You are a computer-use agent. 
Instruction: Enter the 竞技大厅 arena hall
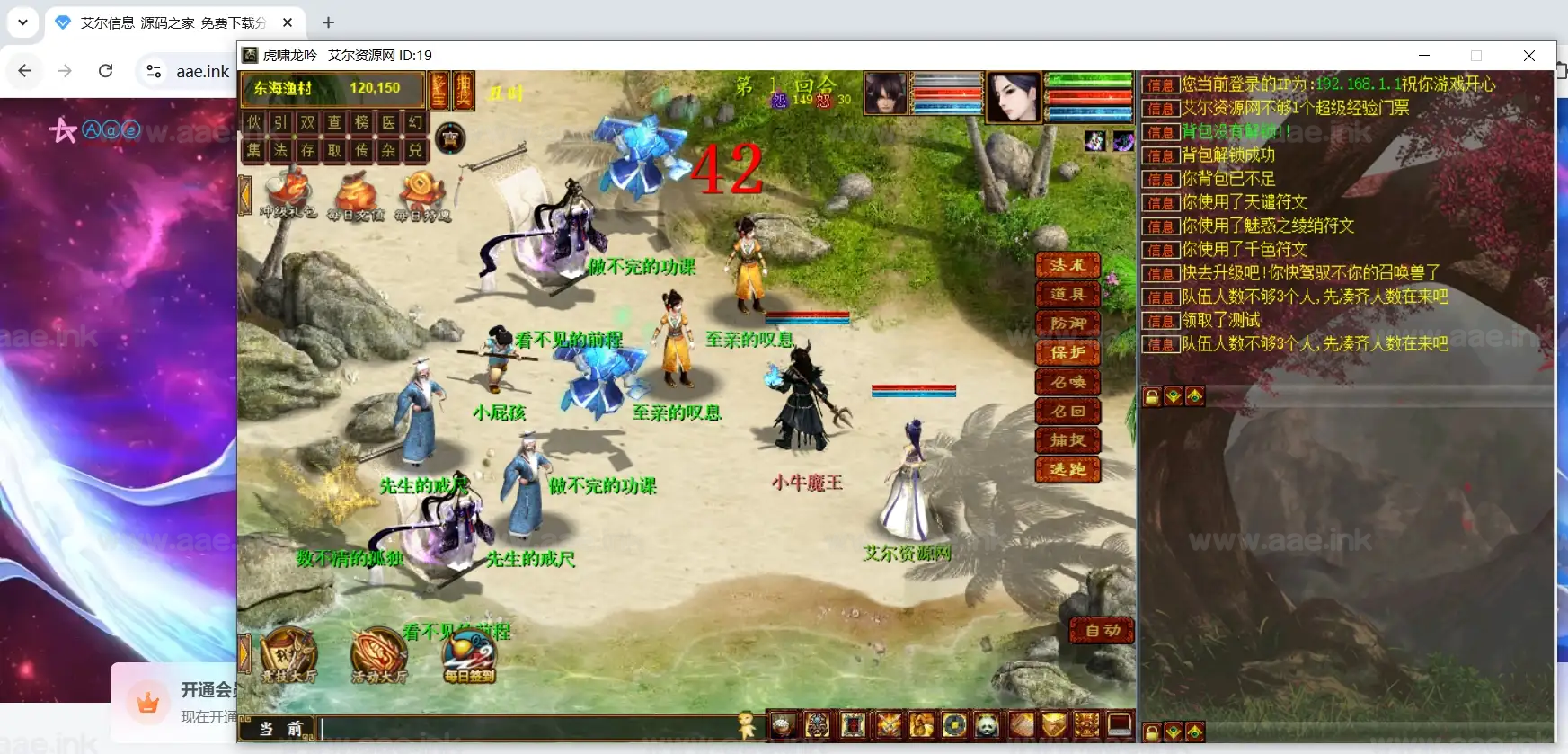tap(288, 654)
